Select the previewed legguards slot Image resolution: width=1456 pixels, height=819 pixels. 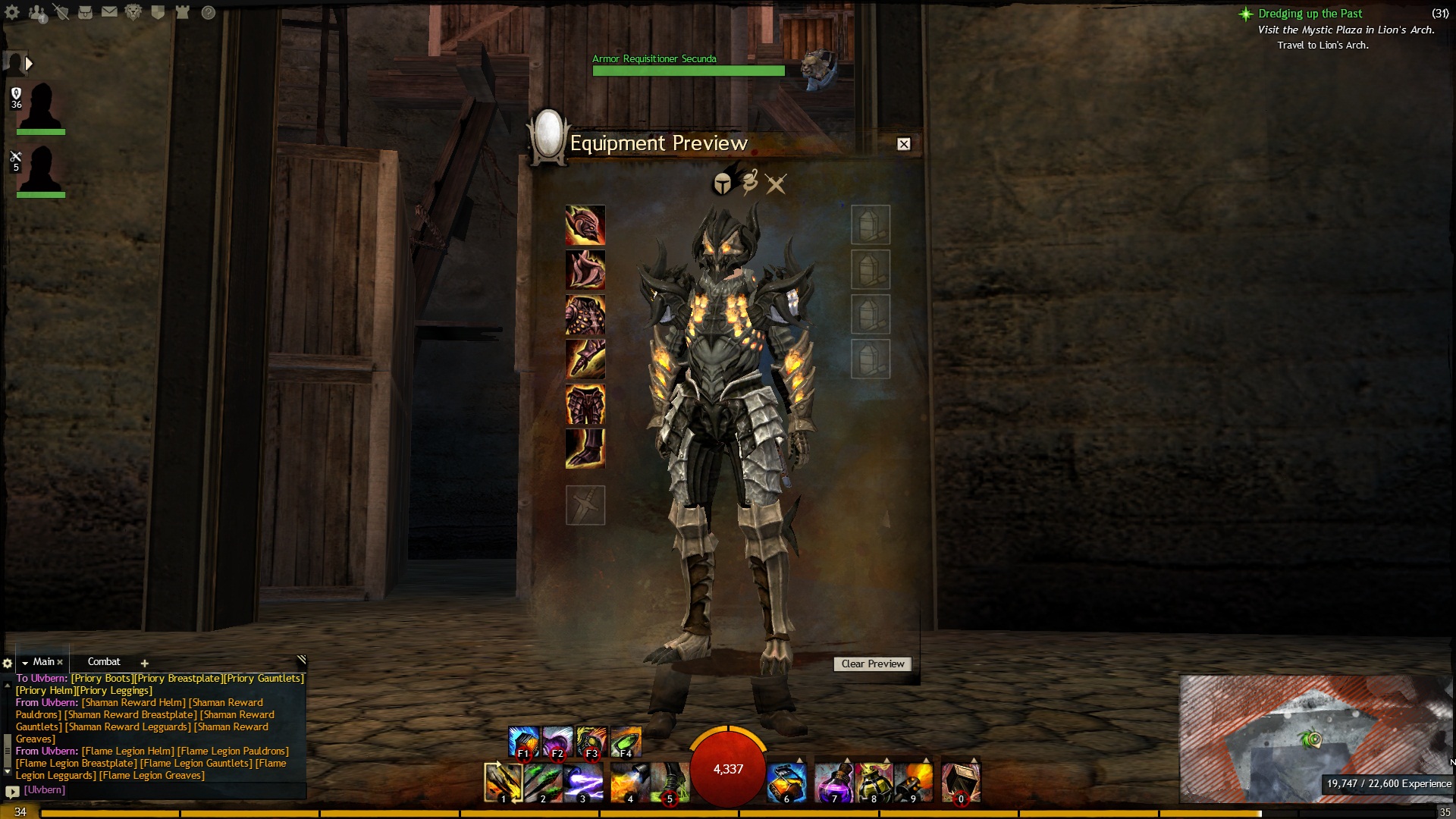[585, 403]
